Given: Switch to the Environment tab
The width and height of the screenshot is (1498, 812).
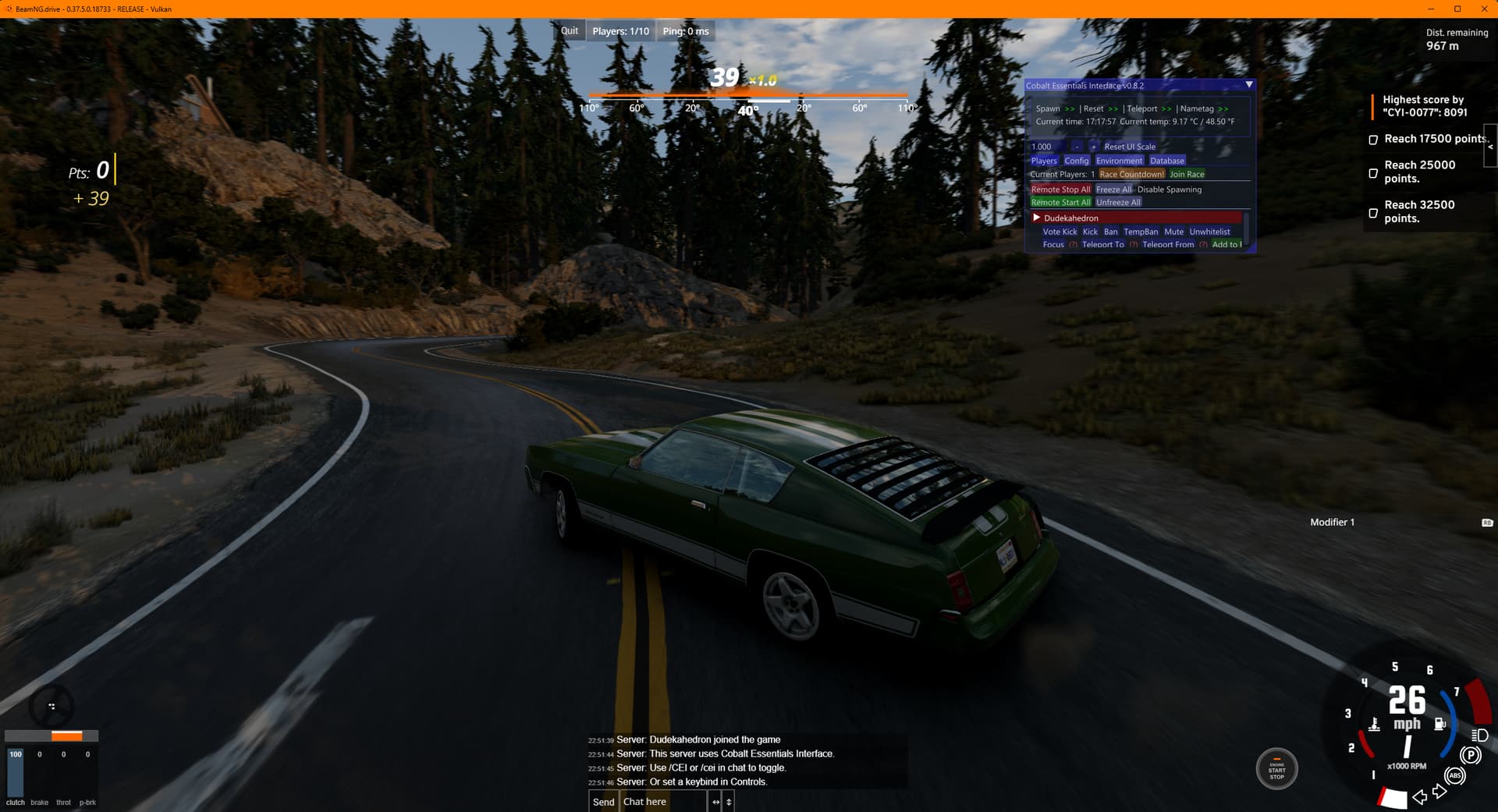Looking at the screenshot, I should [x=1119, y=161].
